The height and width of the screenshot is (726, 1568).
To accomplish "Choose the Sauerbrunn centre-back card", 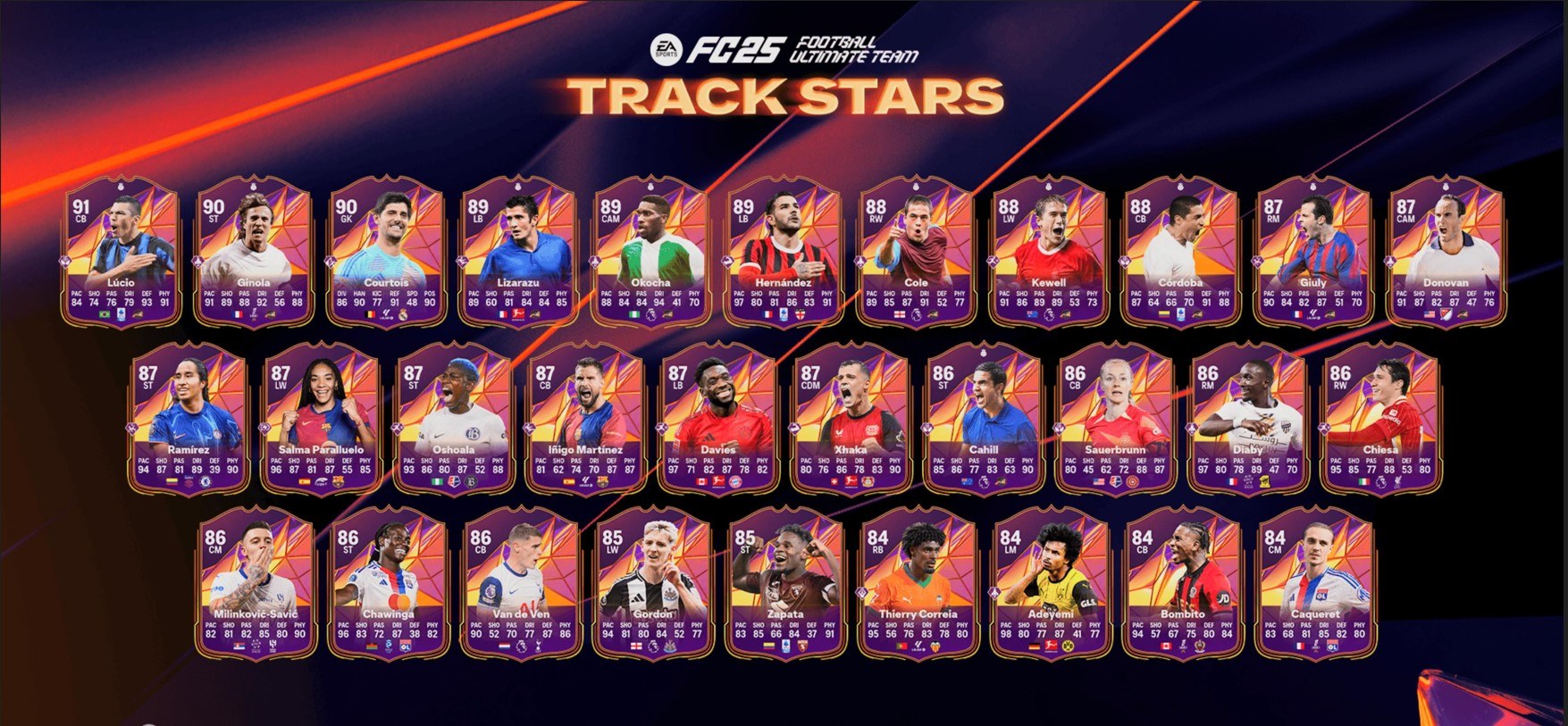I will click(1115, 418).
